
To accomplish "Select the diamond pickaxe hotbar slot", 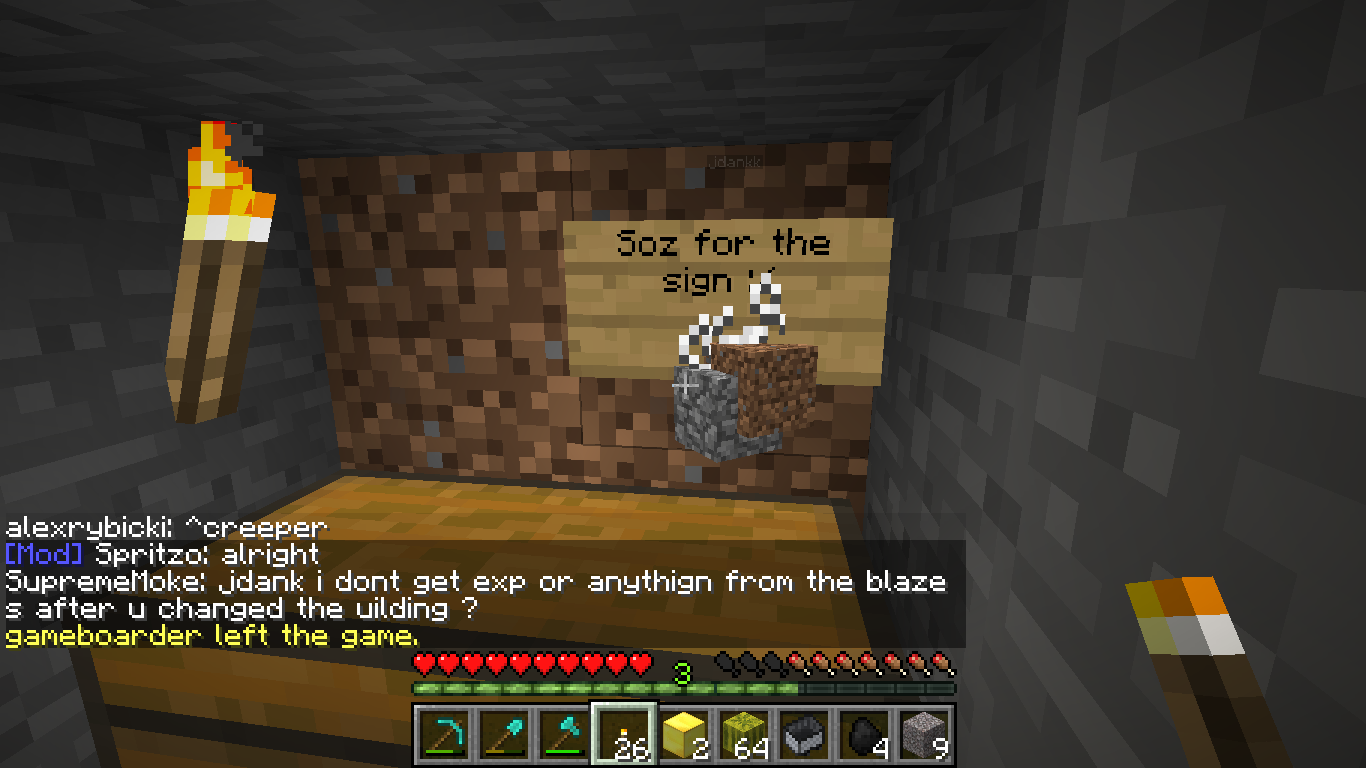I will [441, 735].
